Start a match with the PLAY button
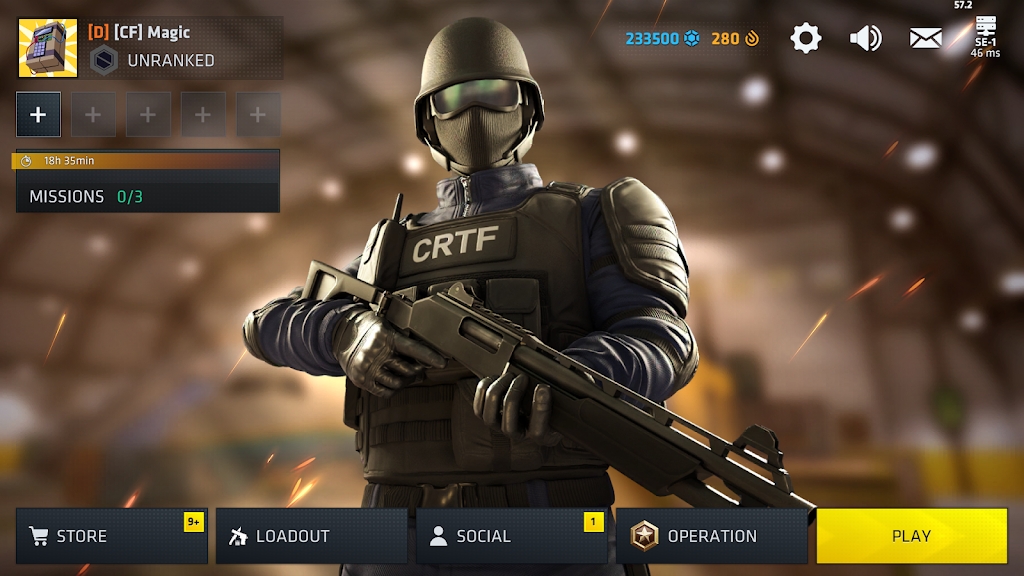The width and height of the screenshot is (1024, 576). pos(911,536)
